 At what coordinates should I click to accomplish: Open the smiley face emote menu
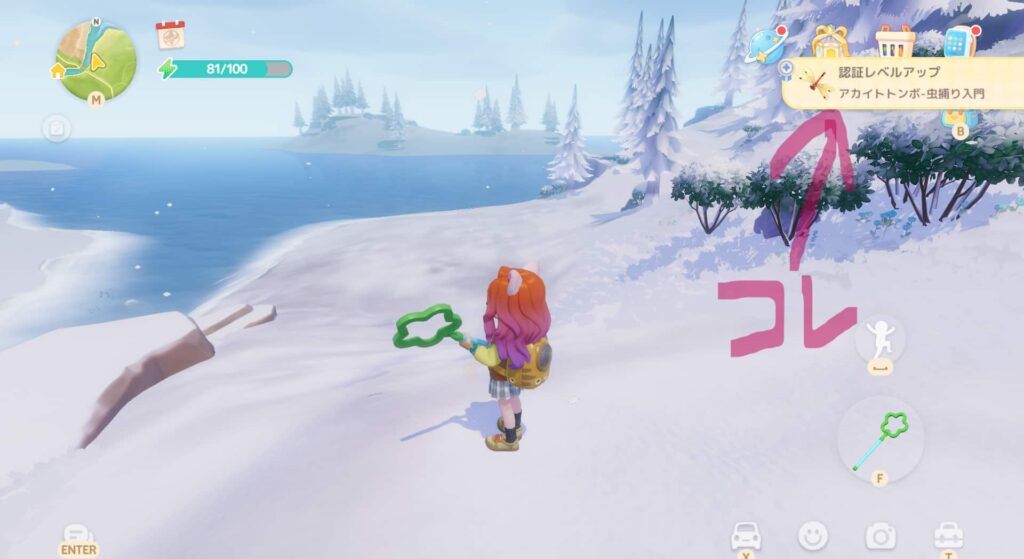(x=813, y=536)
